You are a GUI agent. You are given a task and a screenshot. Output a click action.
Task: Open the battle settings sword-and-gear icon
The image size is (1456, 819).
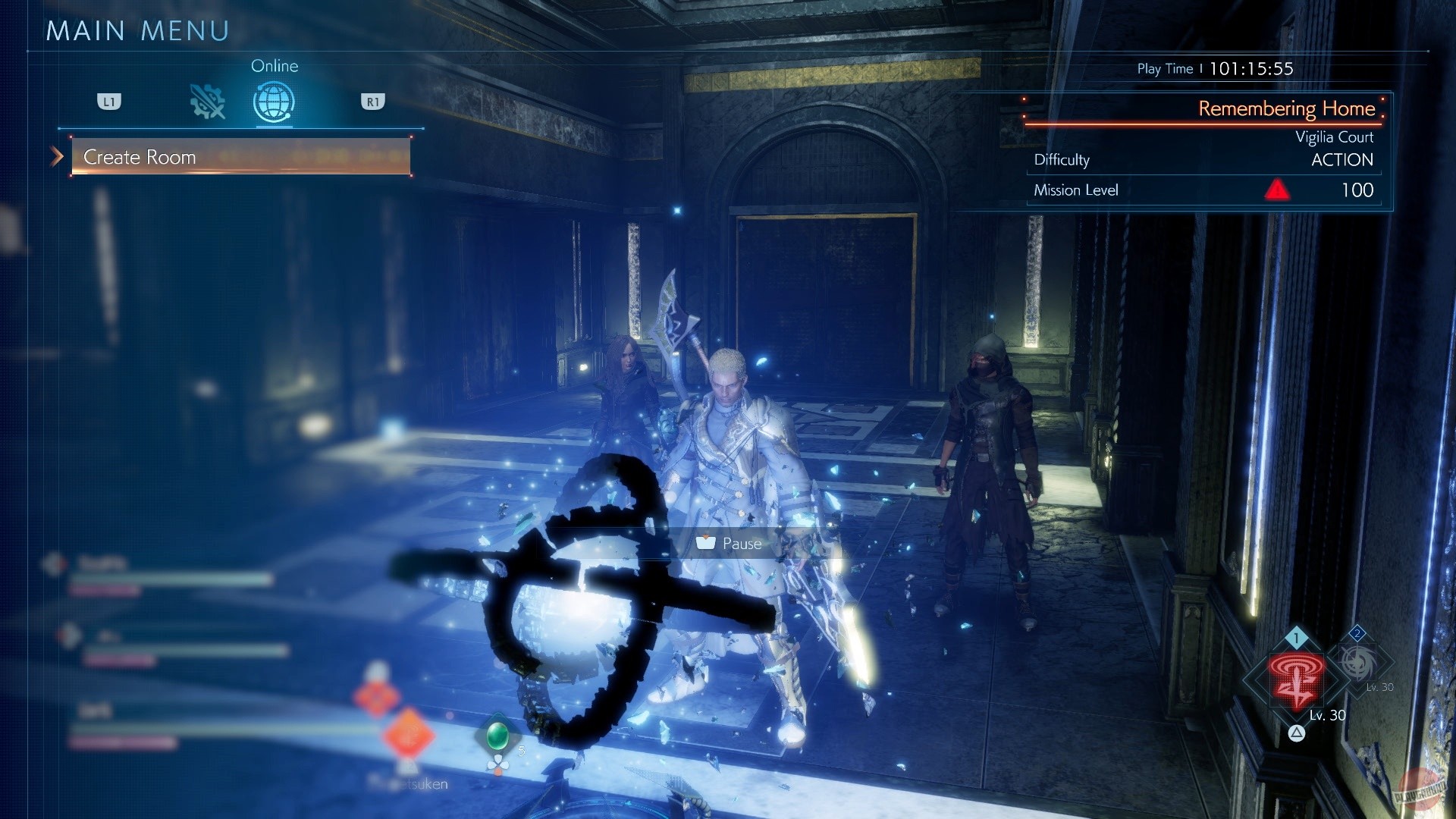tap(206, 101)
